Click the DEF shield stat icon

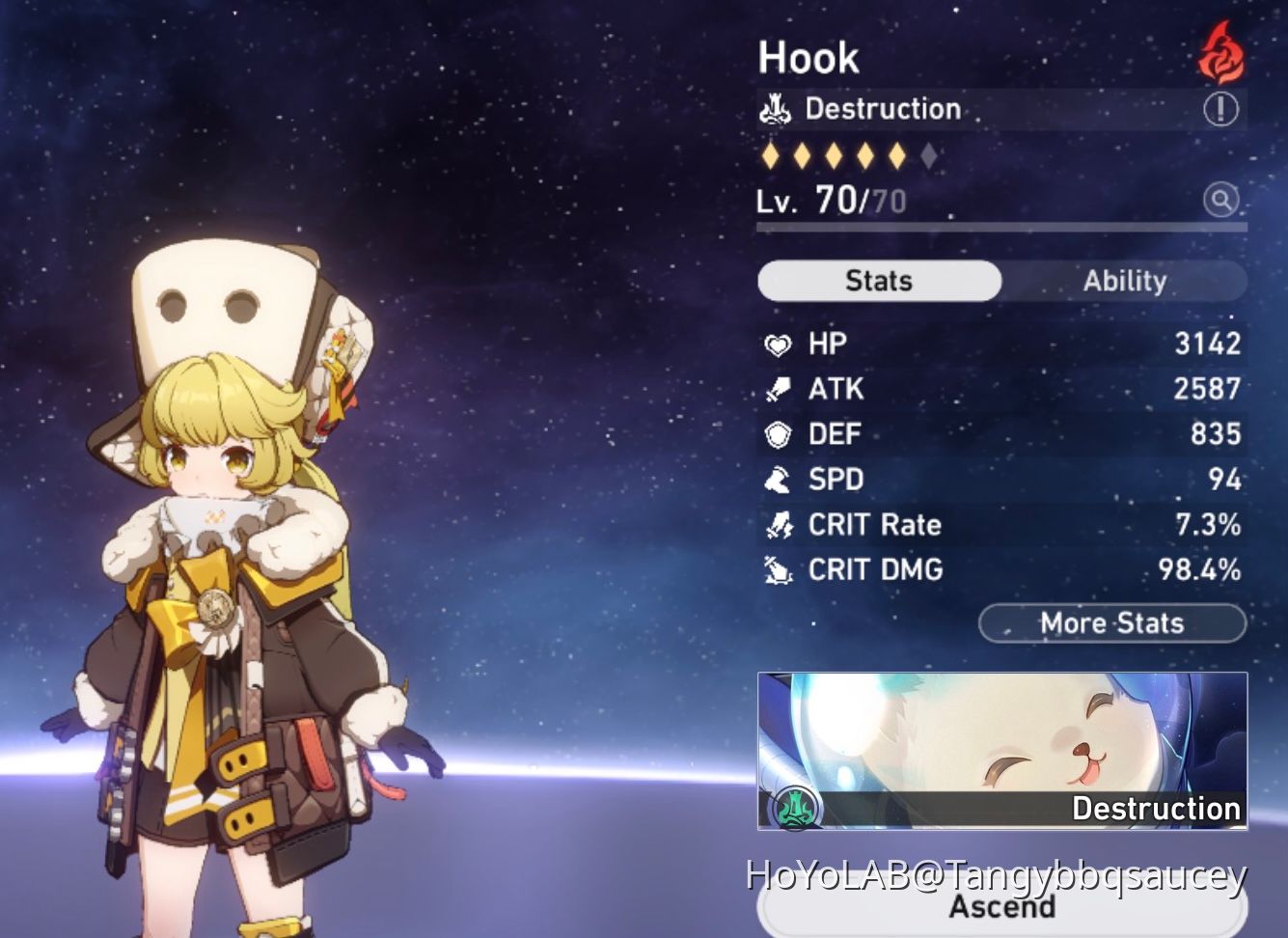click(779, 434)
